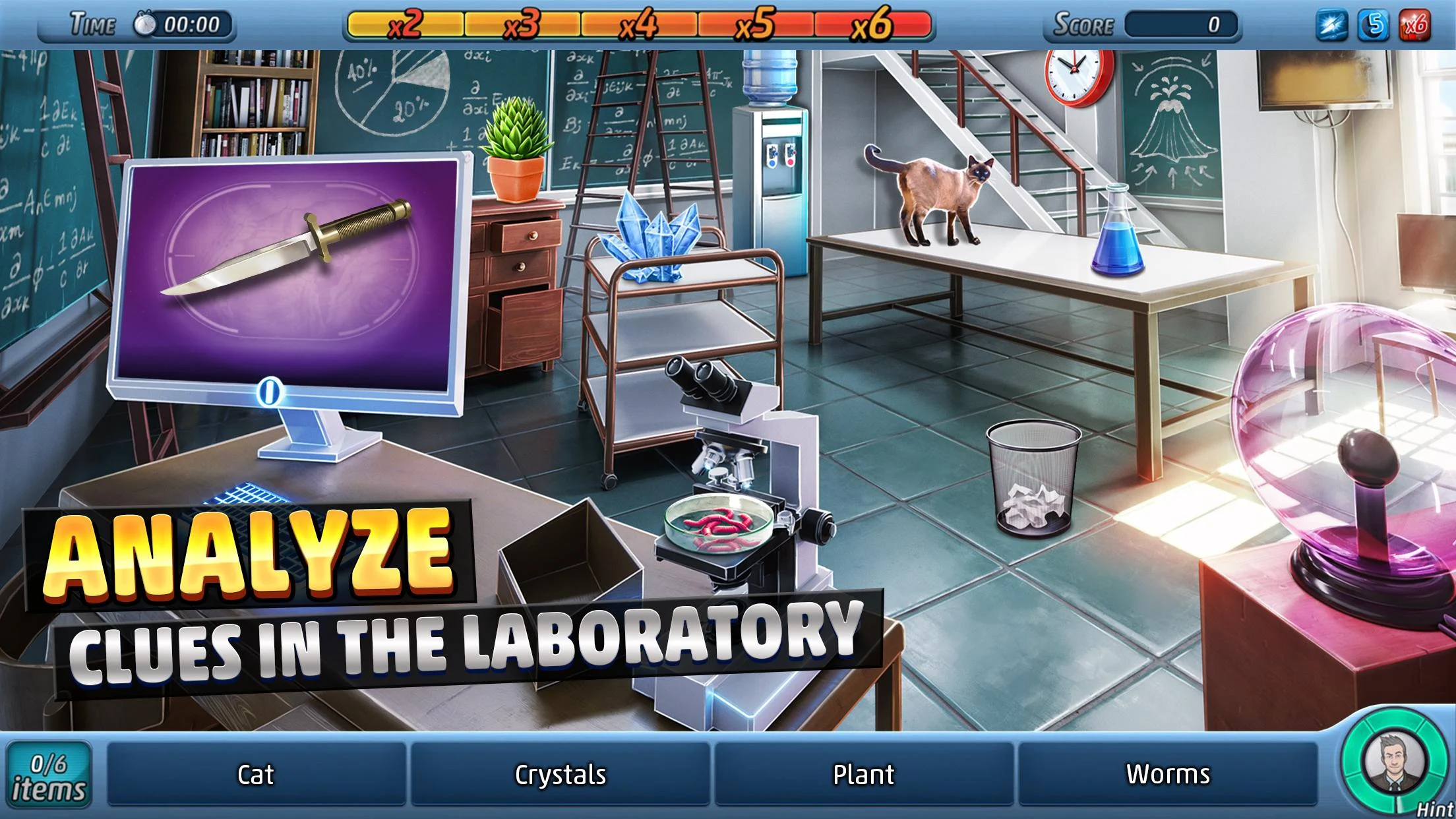The height and width of the screenshot is (819, 1456).
Task: Activate the red x6 multiplier booster
Action: [x=1414, y=26]
